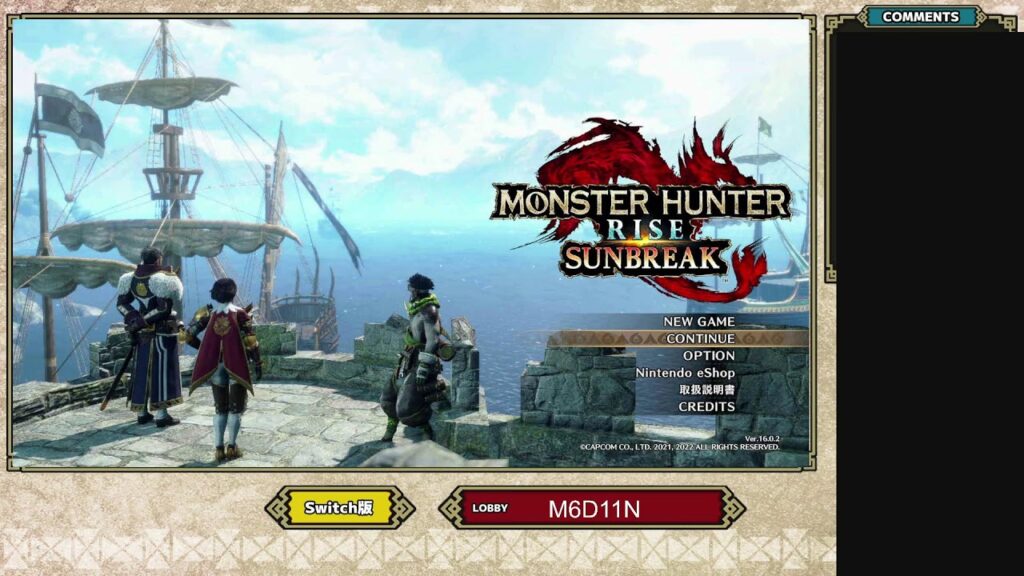The image size is (1024, 576).
Task: Click the COMMENTS panel header
Action: (x=920, y=17)
